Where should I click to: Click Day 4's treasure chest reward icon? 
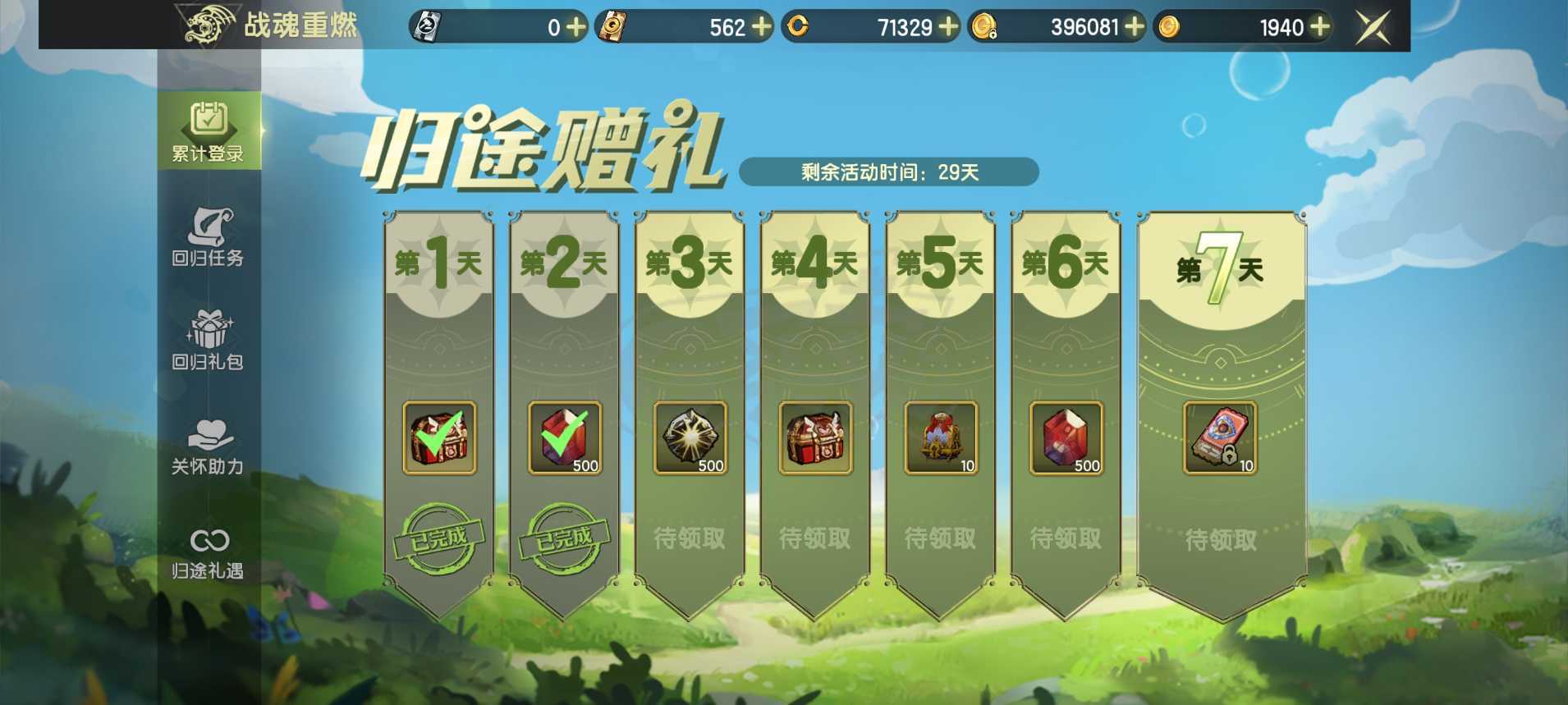pyautogui.click(x=815, y=441)
